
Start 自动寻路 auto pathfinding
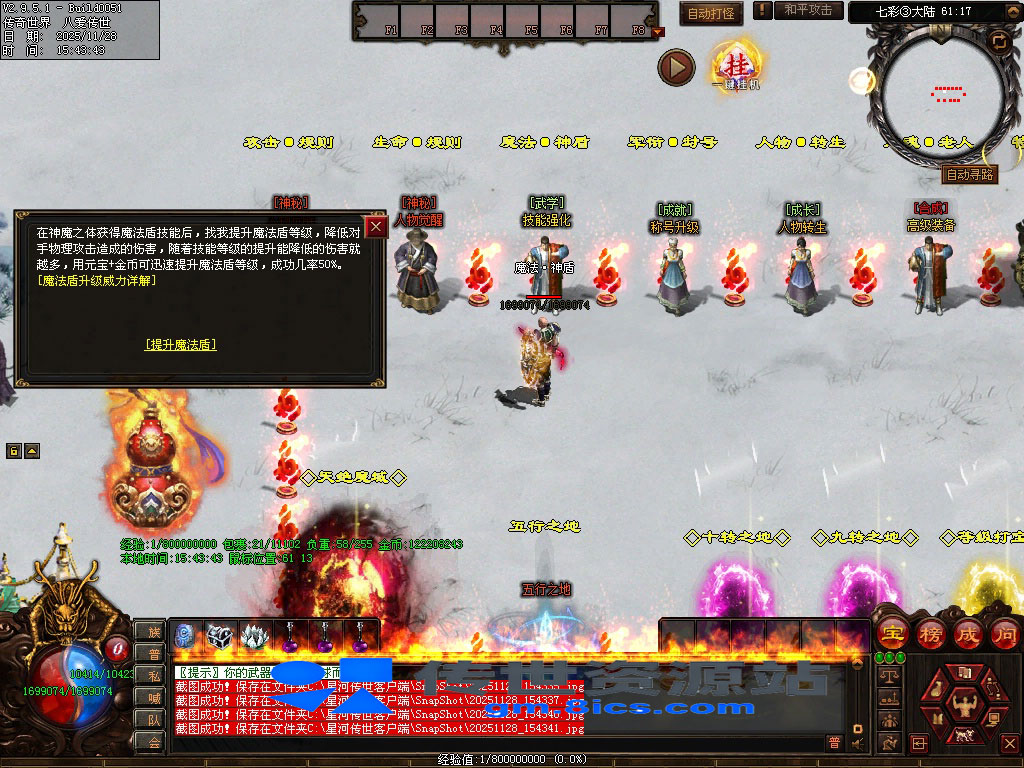tap(970, 174)
